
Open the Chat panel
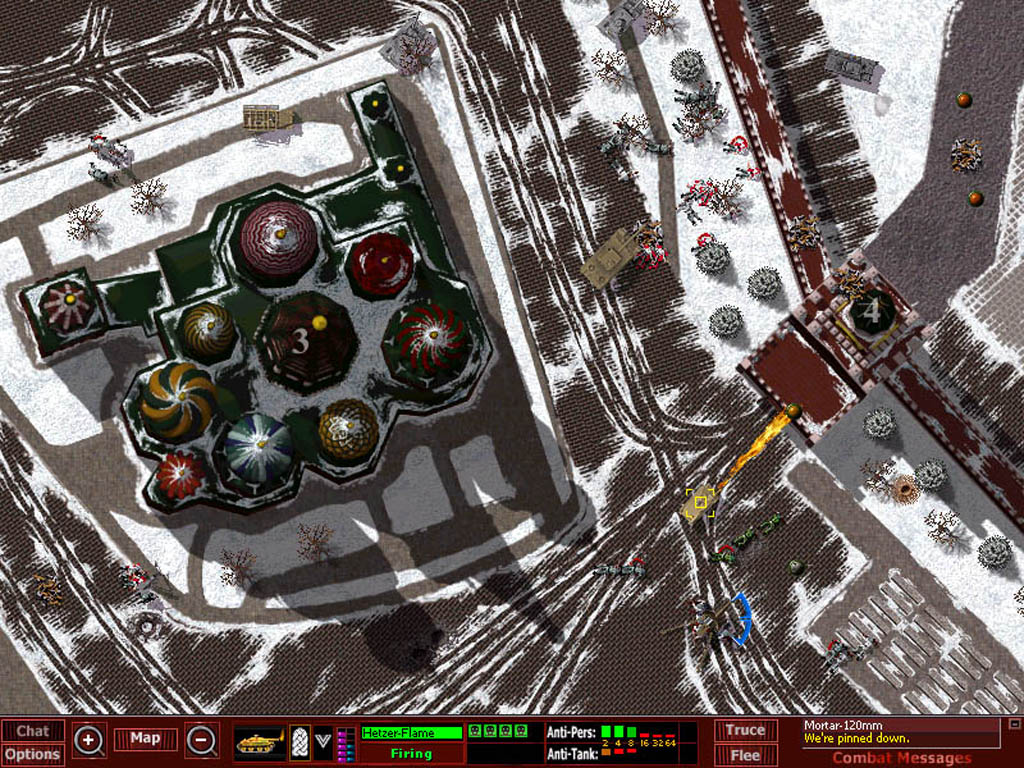[33, 731]
